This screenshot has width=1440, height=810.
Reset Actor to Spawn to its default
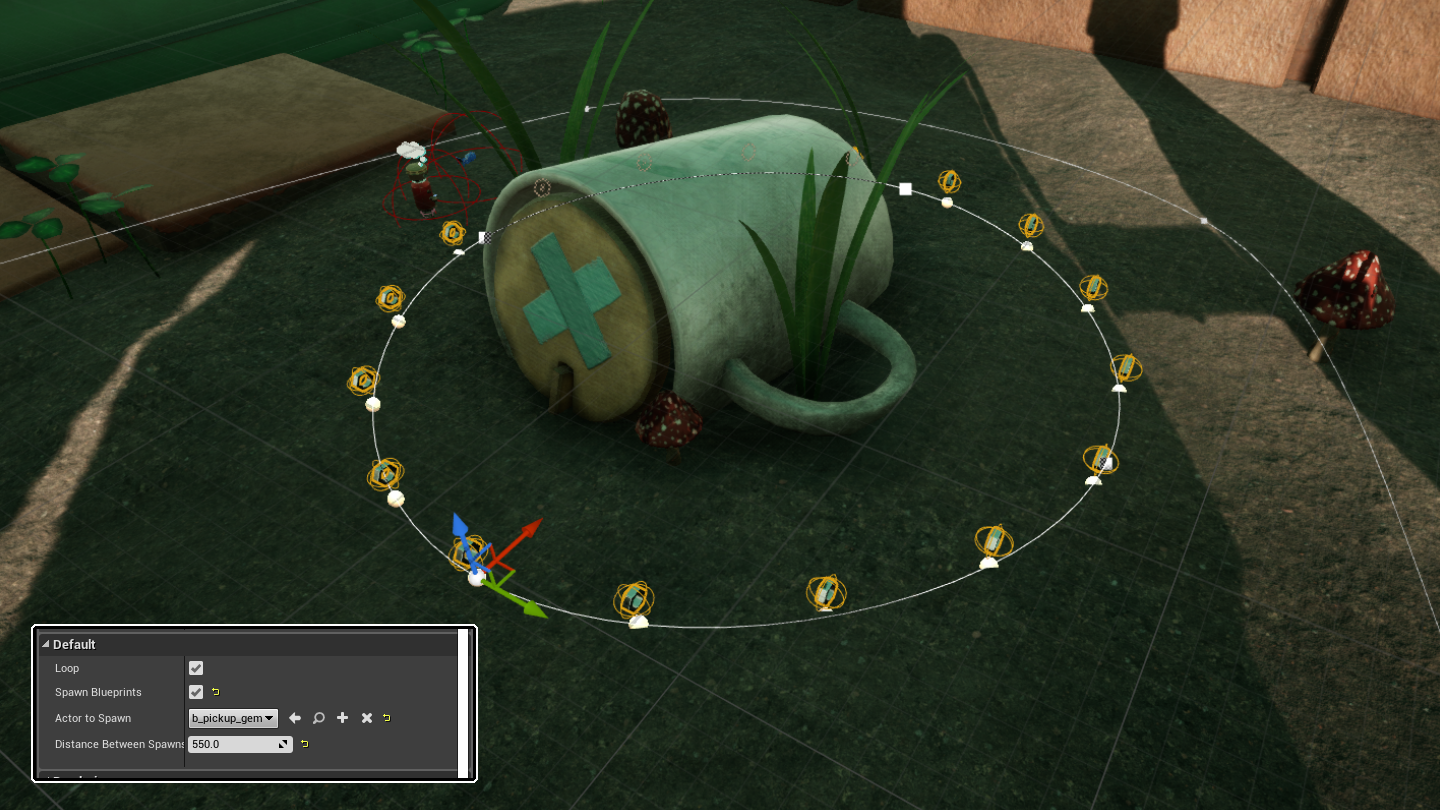click(387, 718)
